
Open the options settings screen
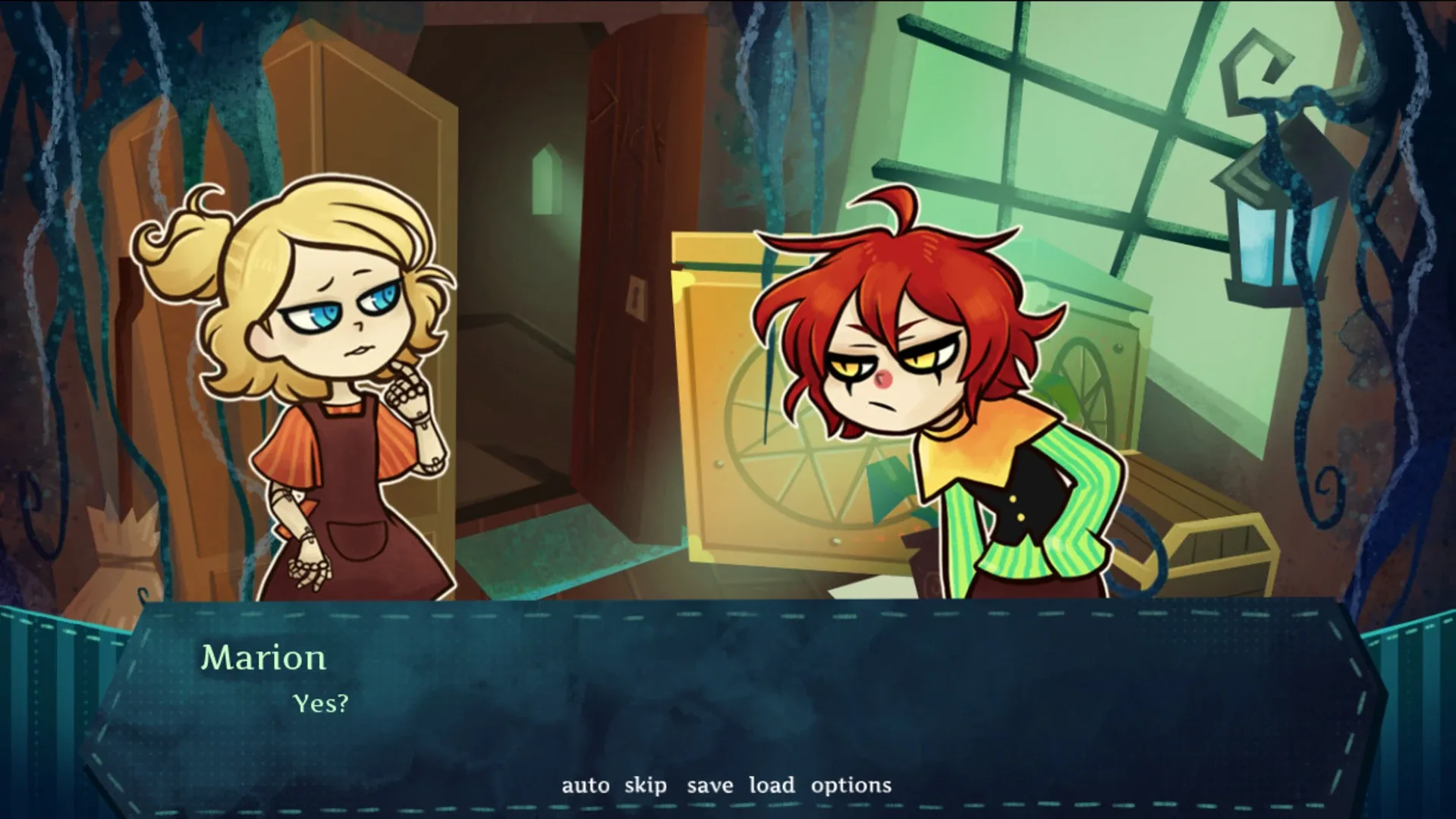click(x=851, y=785)
